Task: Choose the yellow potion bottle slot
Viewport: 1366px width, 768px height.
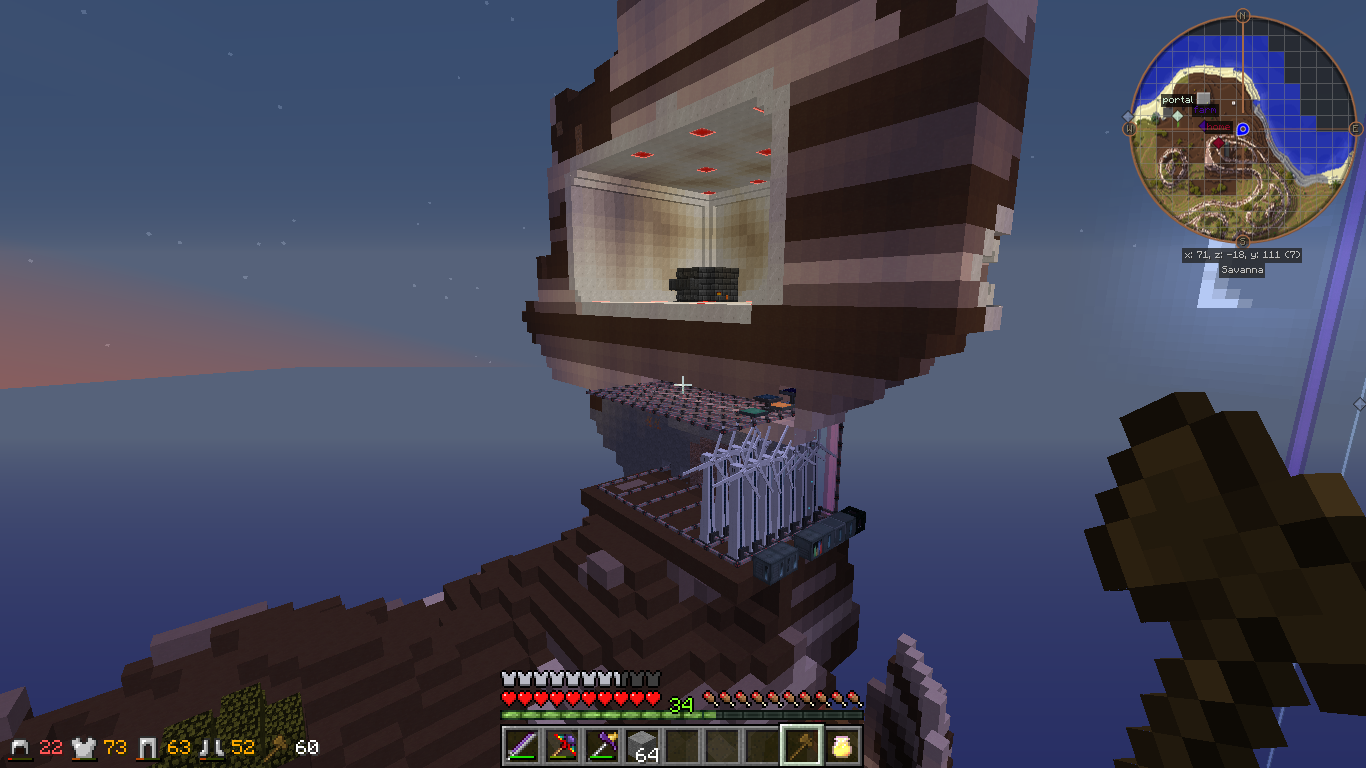Action: point(841,745)
